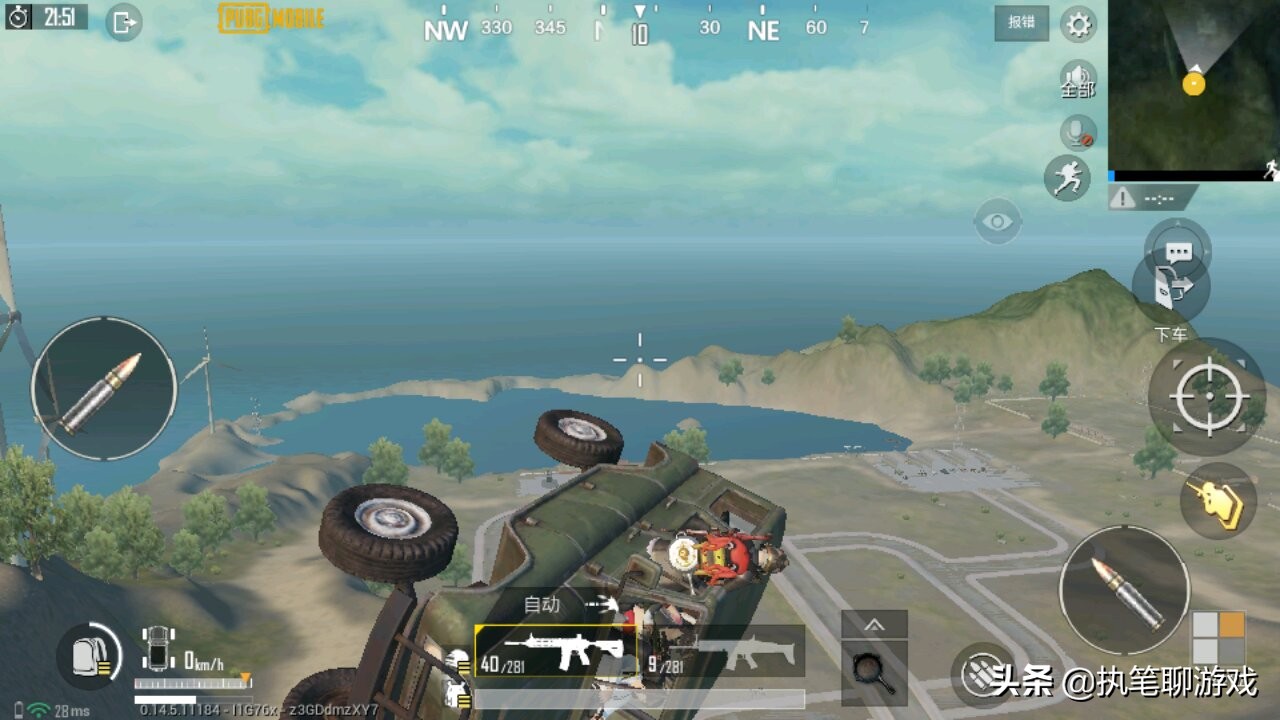Equip the frying pan melee slot
1280x720 pixels.
(x=873, y=671)
